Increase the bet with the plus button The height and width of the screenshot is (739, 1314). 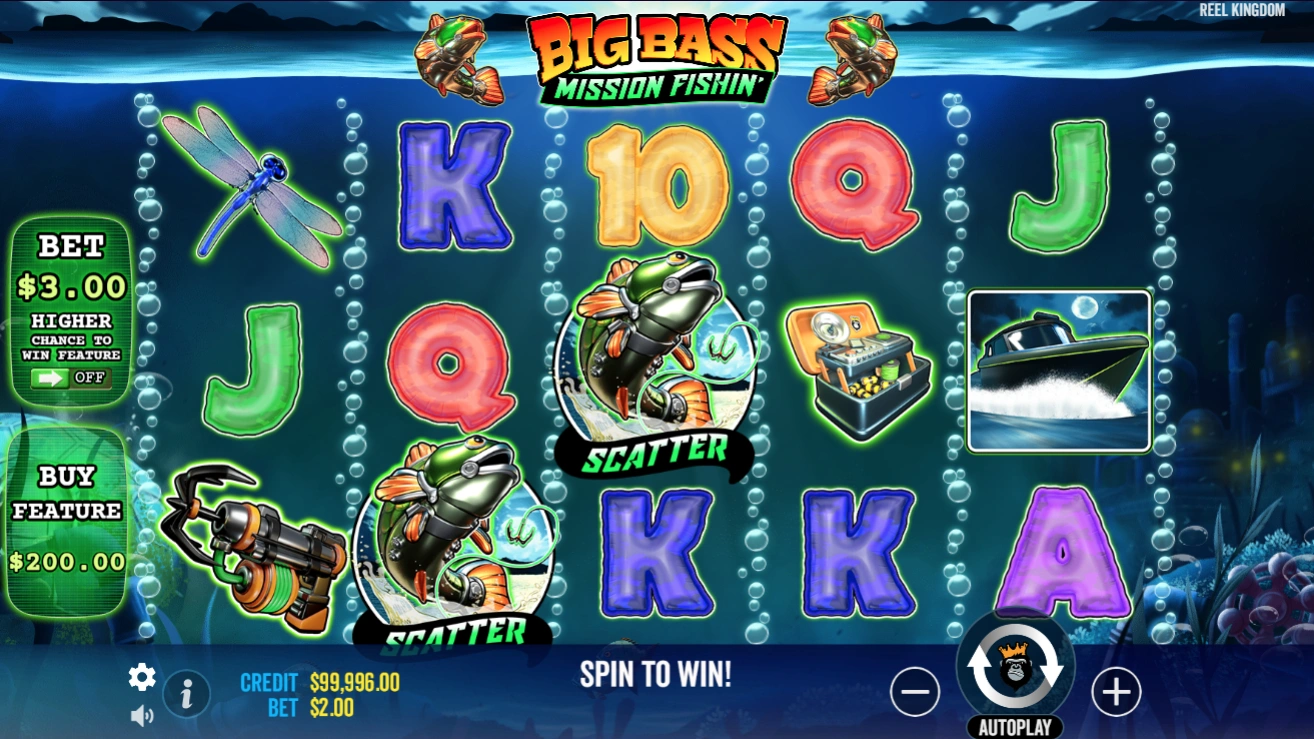pyautogui.click(x=1117, y=691)
